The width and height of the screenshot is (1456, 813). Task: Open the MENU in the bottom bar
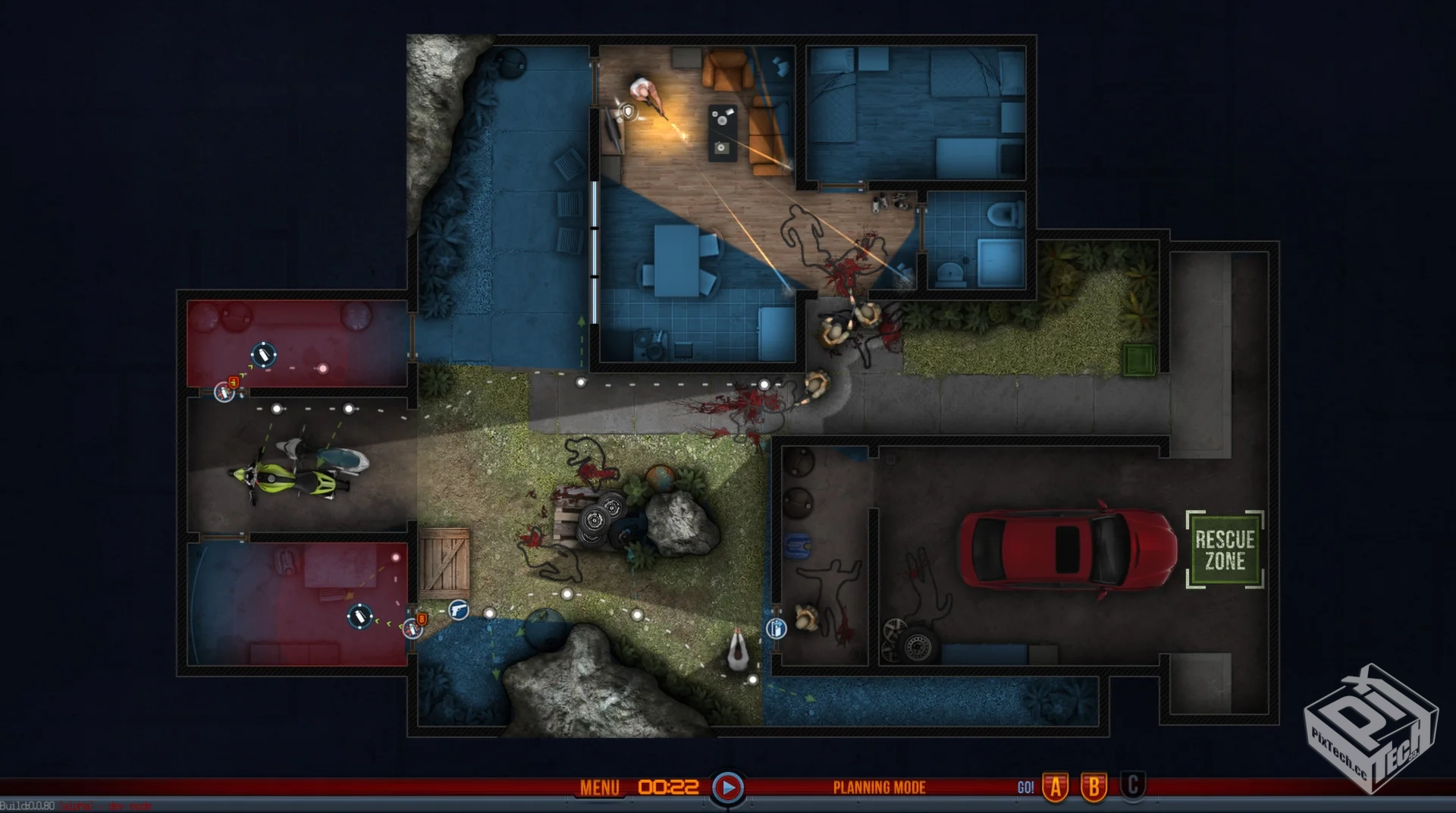click(599, 788)
